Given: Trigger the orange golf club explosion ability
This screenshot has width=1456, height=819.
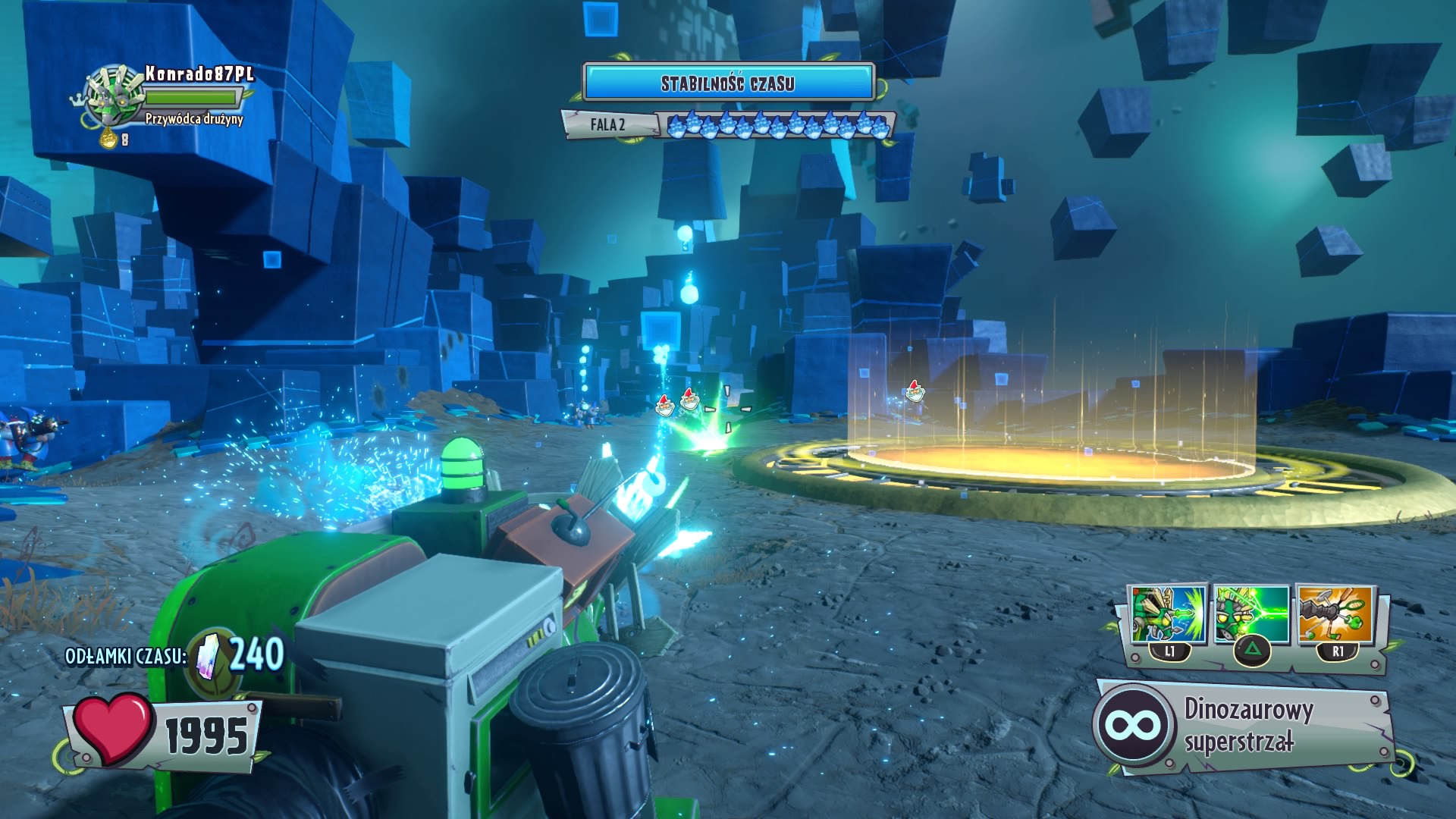Looking at the screenshot, I should (x=1335, y=614).
